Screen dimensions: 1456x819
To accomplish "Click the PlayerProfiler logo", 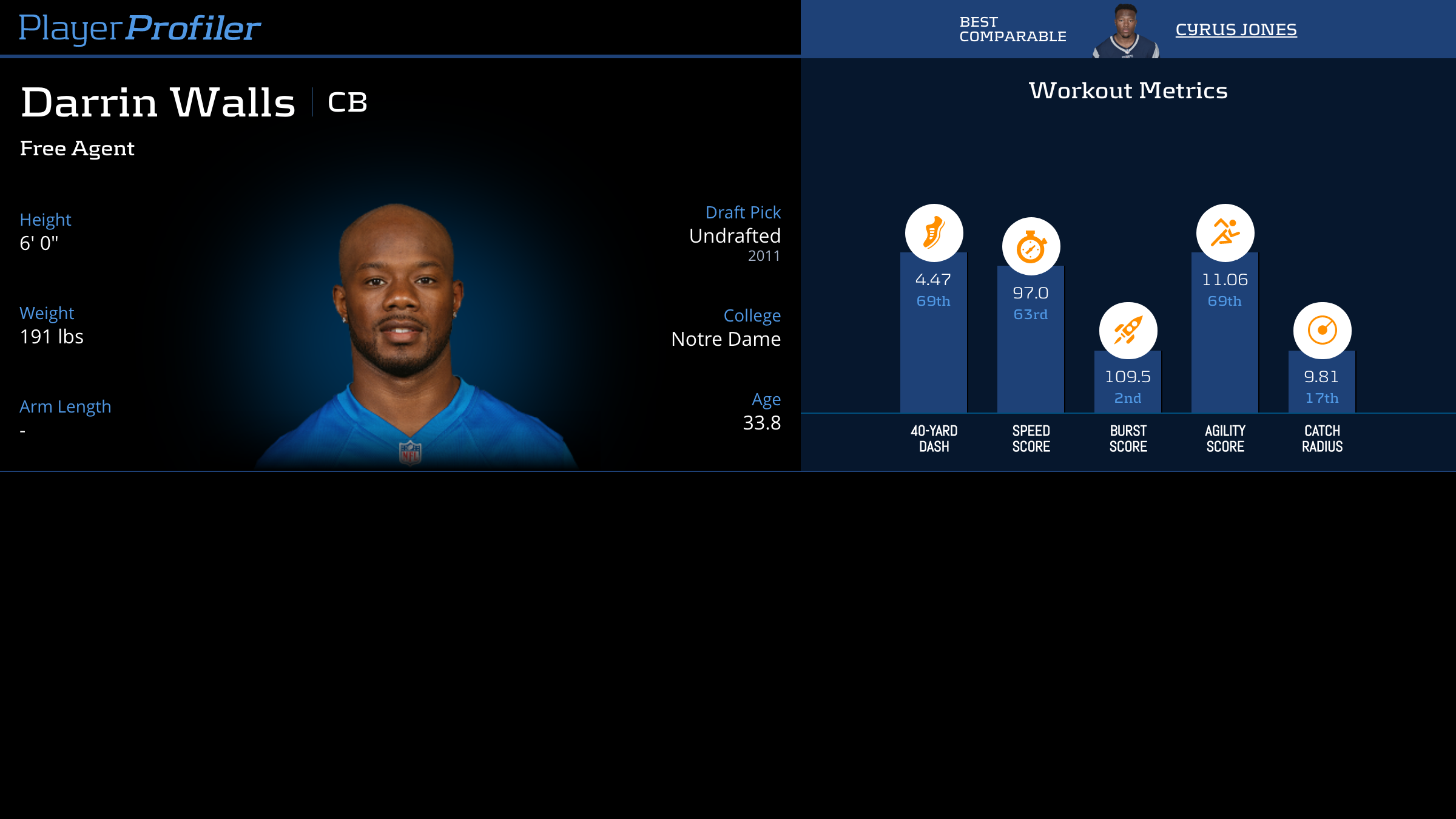I will pos(140,29).
